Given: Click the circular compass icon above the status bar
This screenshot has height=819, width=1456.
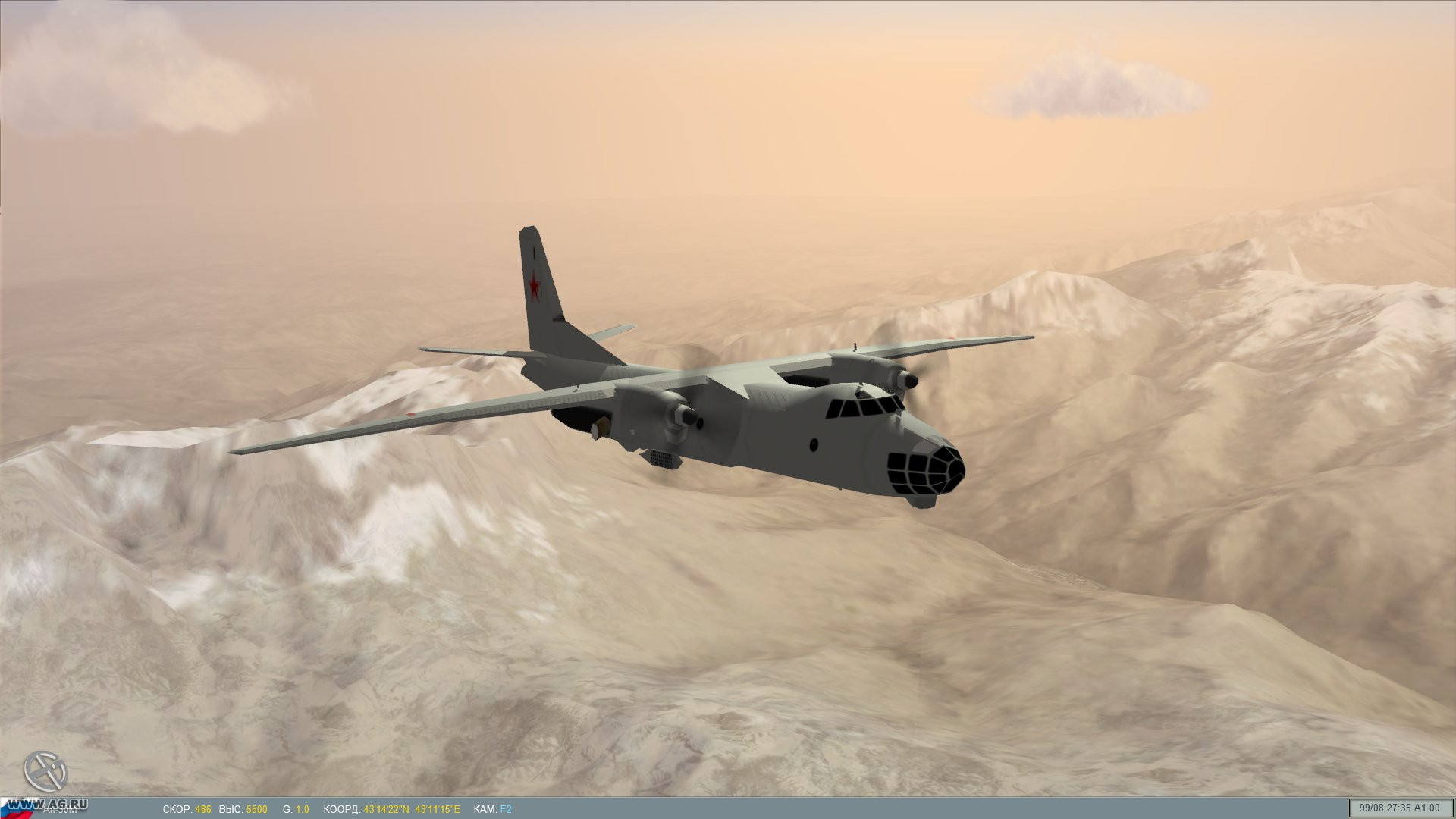Looking at the screenshot, I should pos(45,770).
